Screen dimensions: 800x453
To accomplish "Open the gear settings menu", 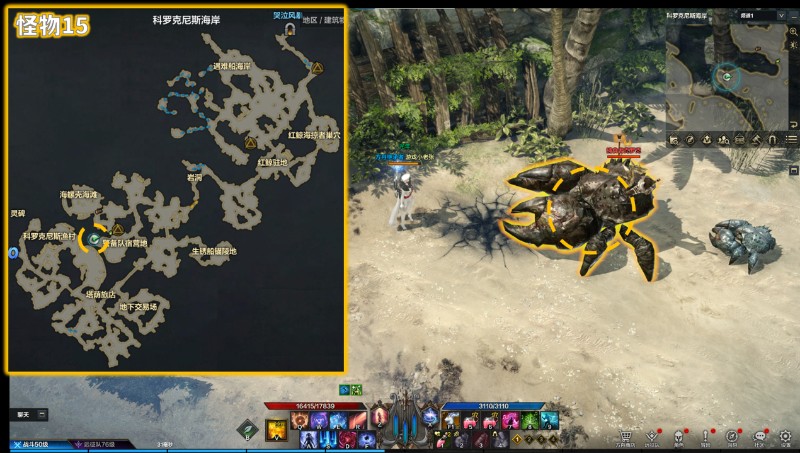I will click(x=785, y=437).
